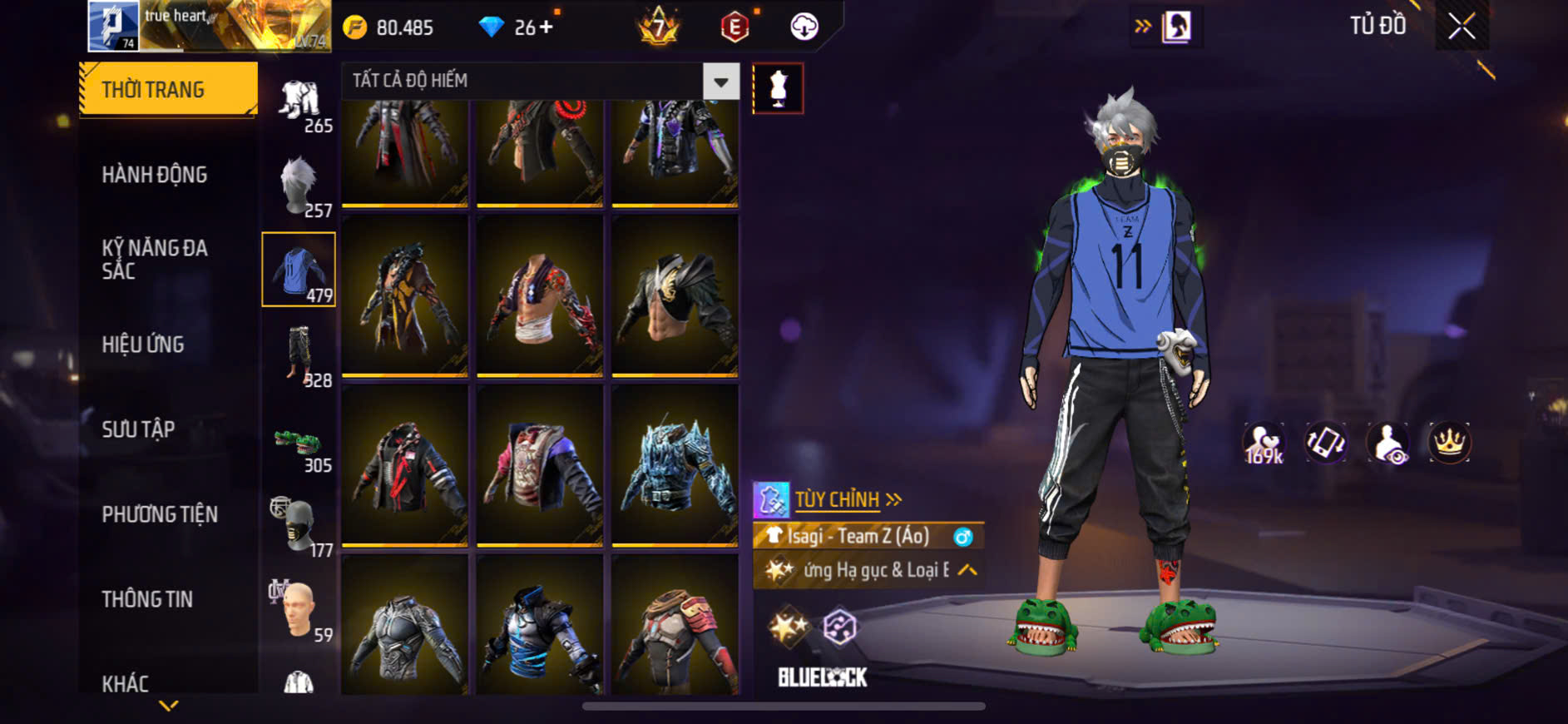Open the Thông Tin tab

[x=147, y=599]
